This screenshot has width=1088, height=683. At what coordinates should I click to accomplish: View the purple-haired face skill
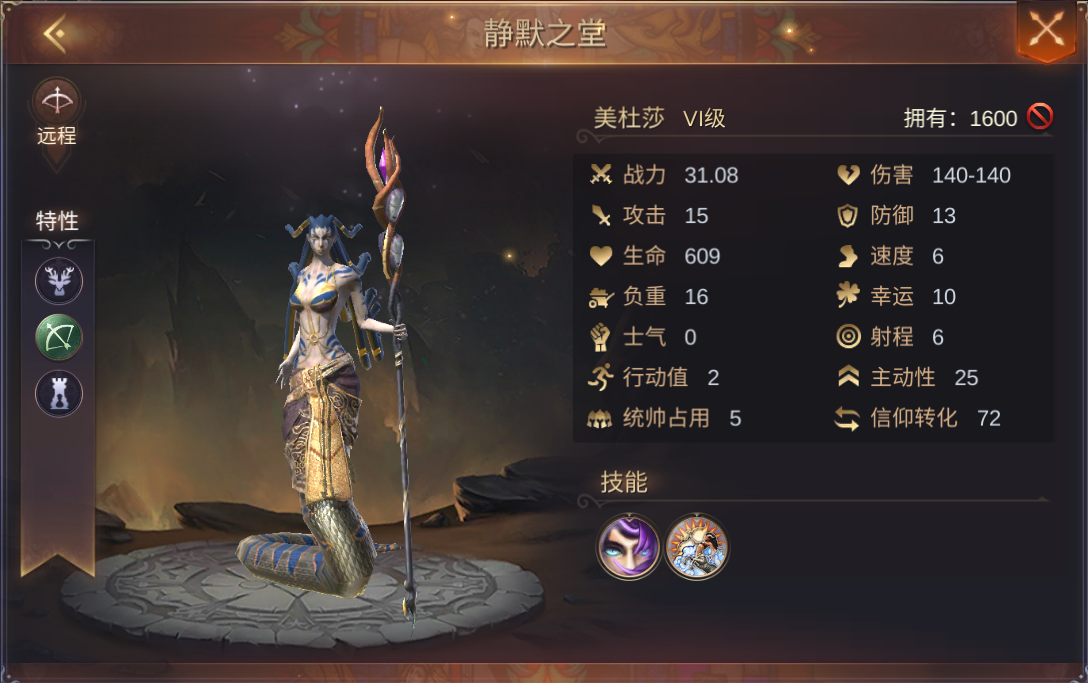[x=629, y=547]
